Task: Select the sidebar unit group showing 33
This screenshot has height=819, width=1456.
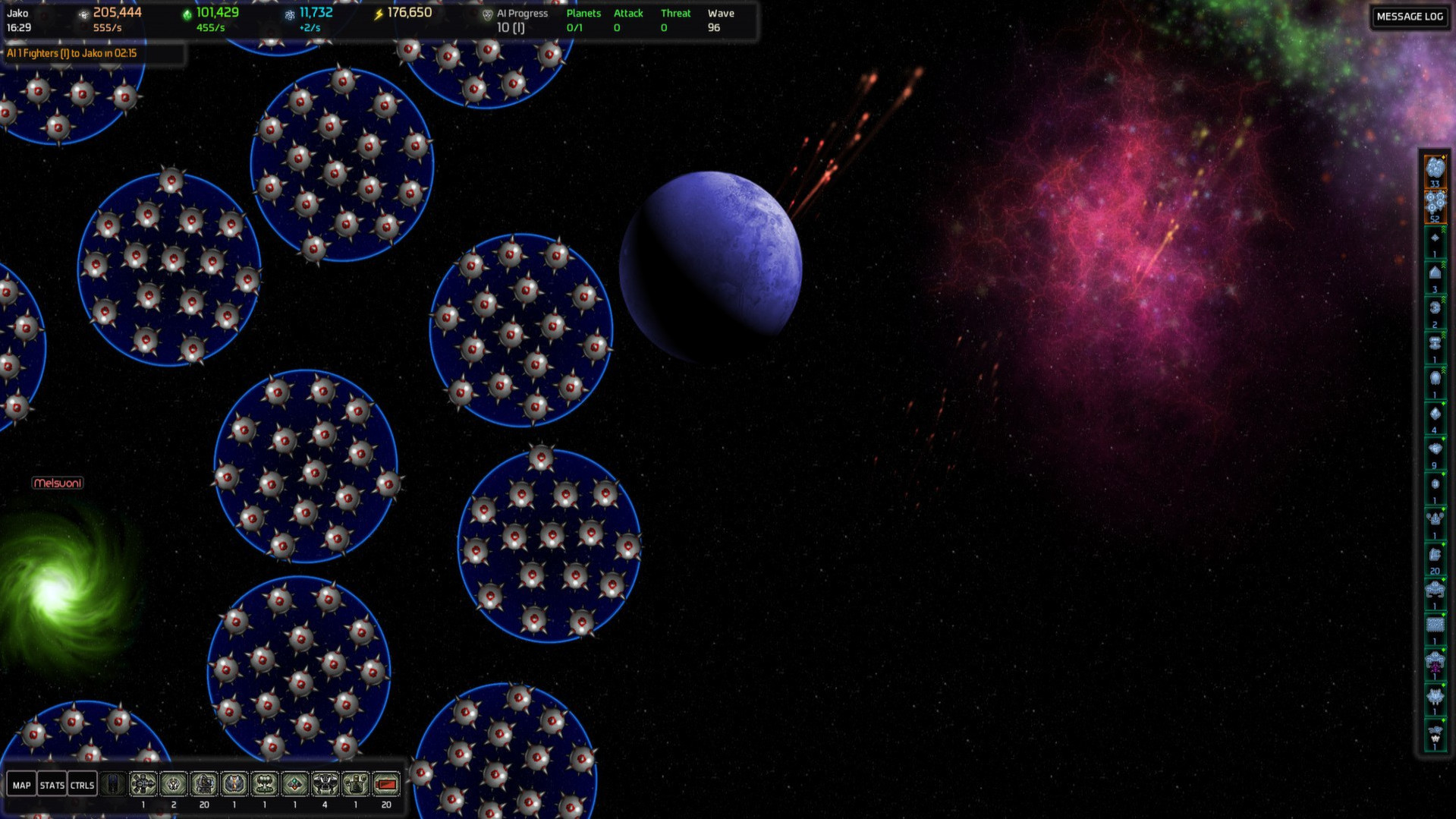Action: tap(1434, 170)
